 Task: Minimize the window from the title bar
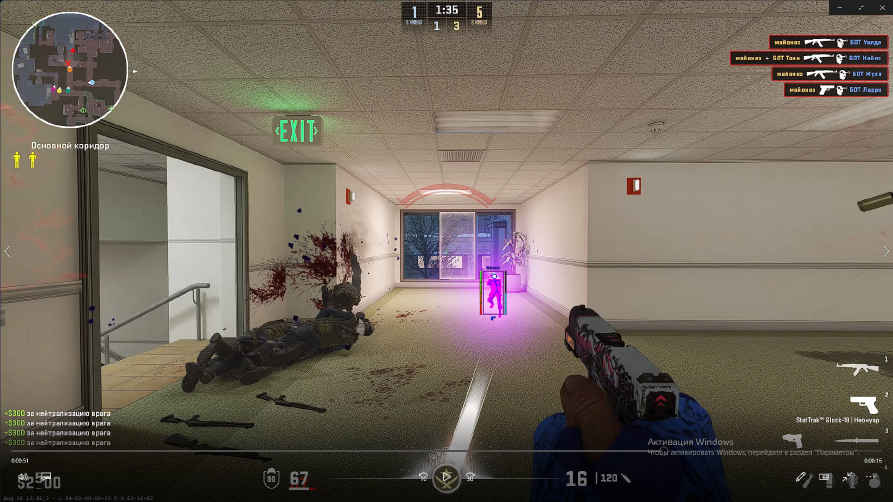(x=839, y=7)
